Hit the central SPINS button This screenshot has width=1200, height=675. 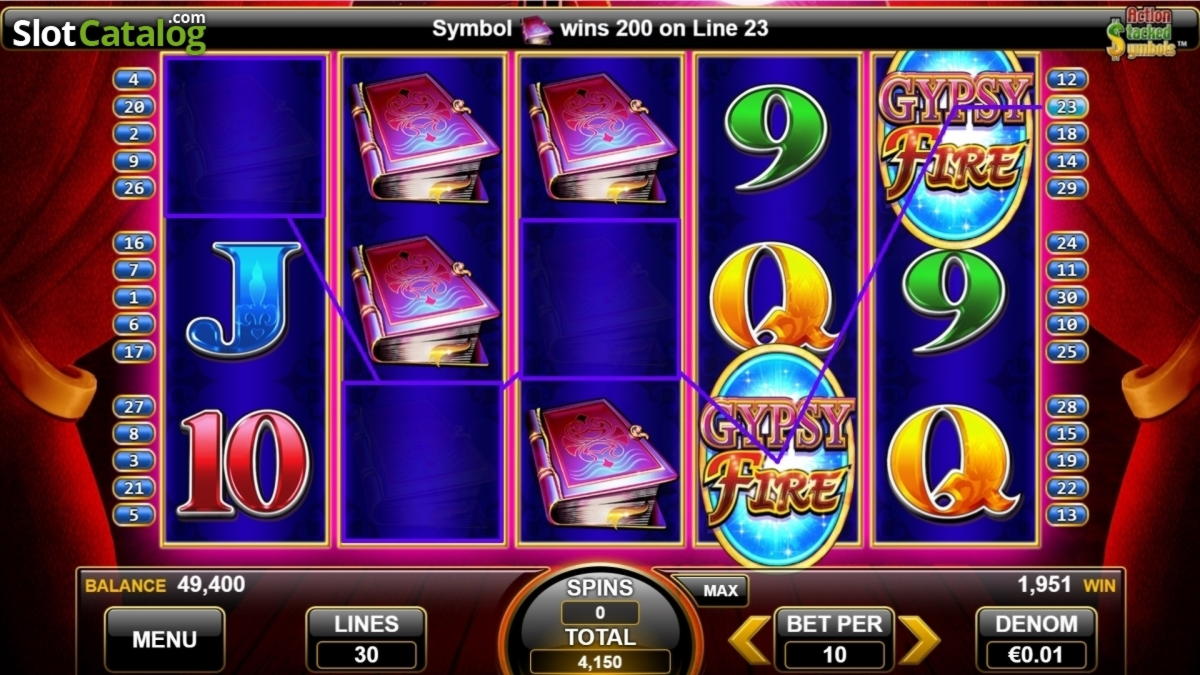tap(600, 620)
